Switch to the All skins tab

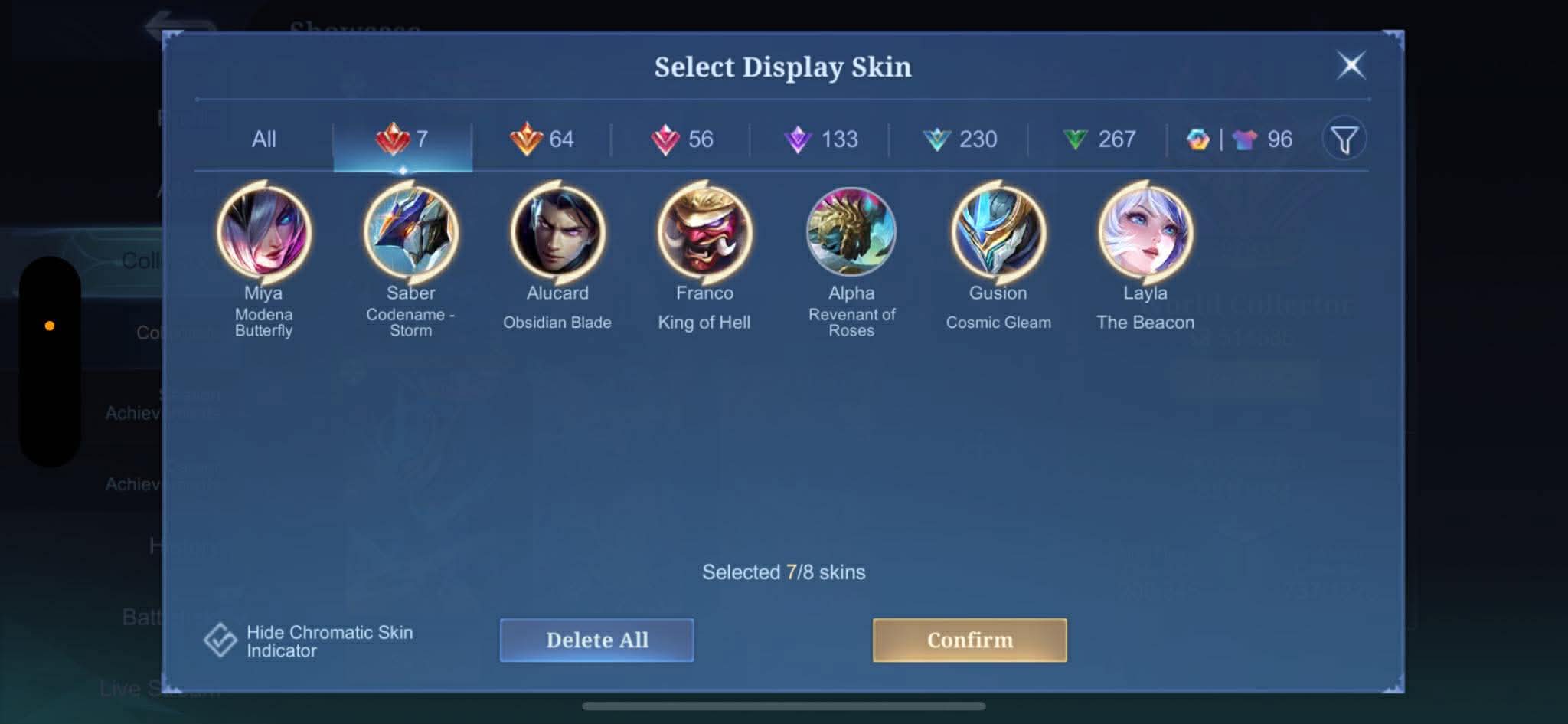point(263,139)
